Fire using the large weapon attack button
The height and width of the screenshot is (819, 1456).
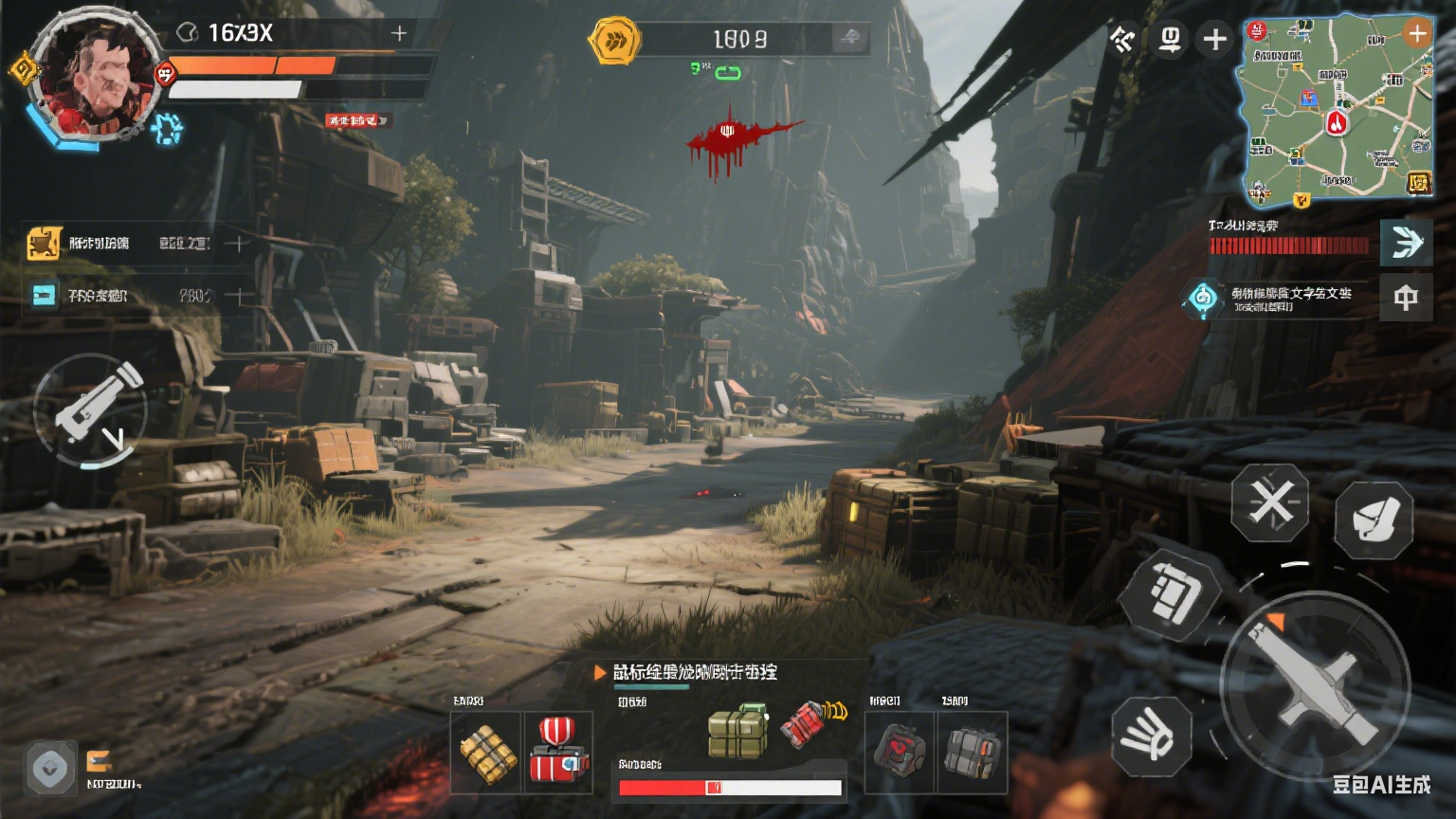[1315, 684]
